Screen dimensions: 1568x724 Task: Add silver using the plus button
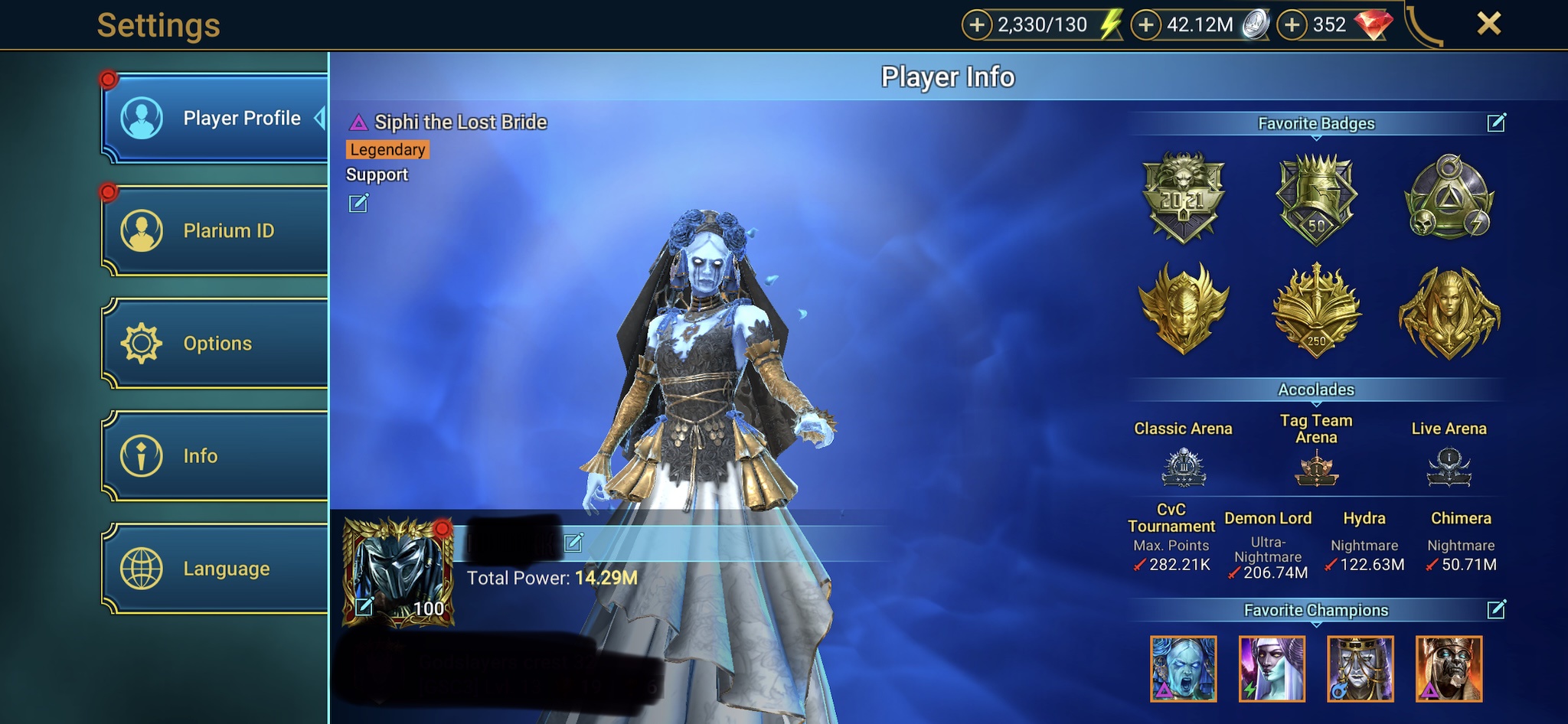pos(1145,25)
